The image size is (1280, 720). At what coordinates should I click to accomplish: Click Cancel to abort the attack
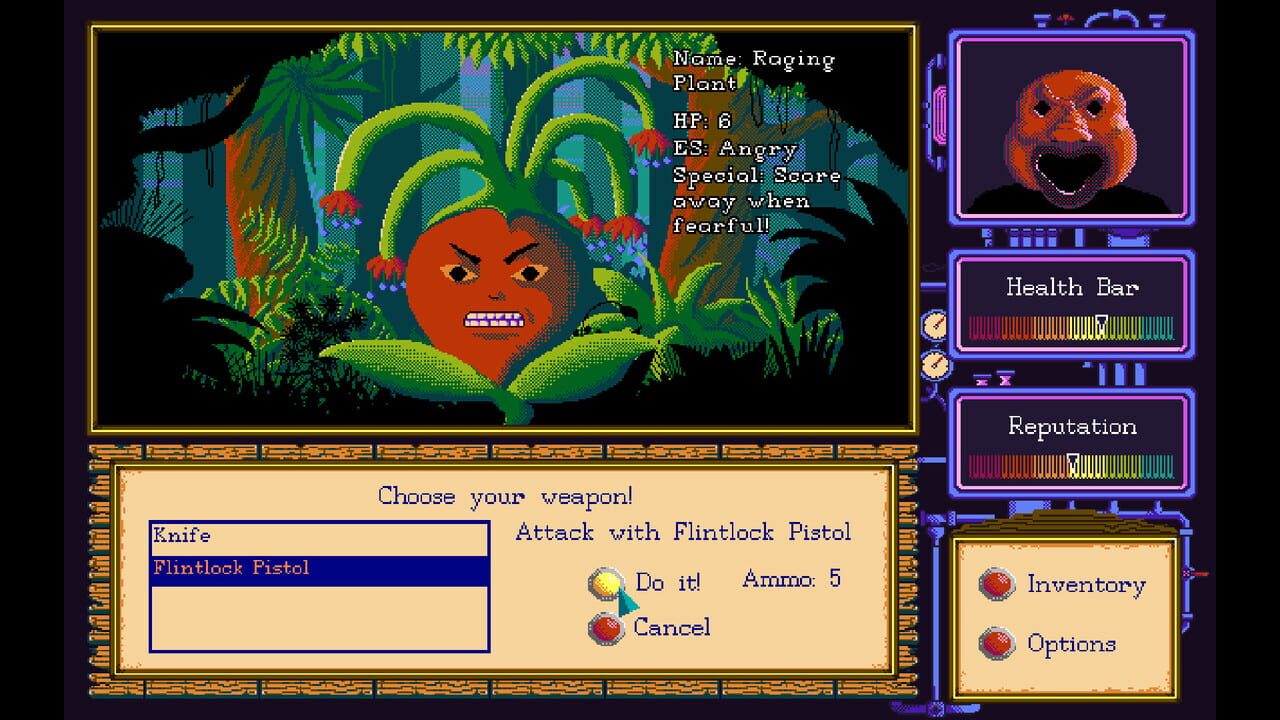(672, 628)
